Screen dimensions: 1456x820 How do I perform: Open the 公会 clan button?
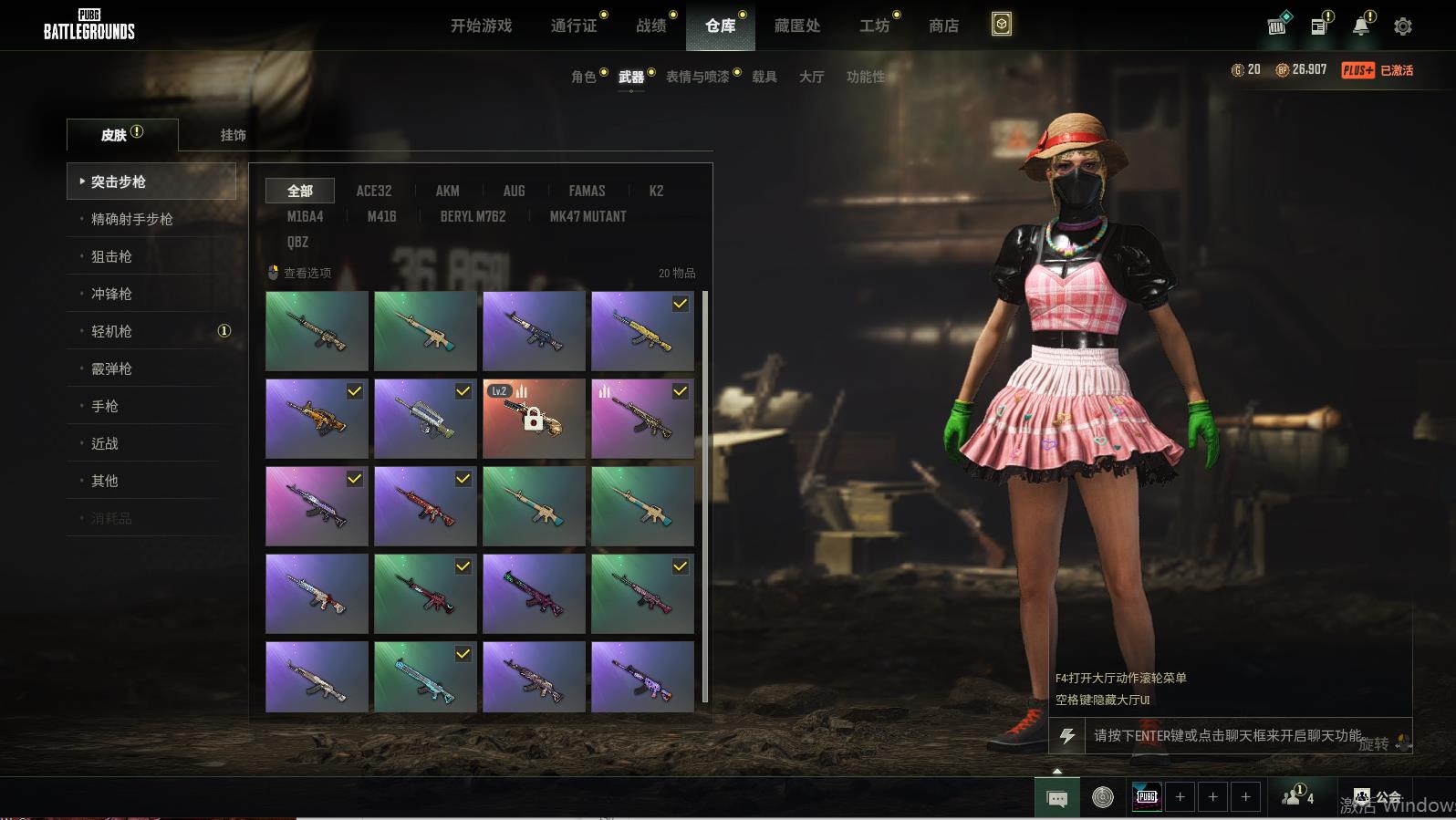[1378, 797]
